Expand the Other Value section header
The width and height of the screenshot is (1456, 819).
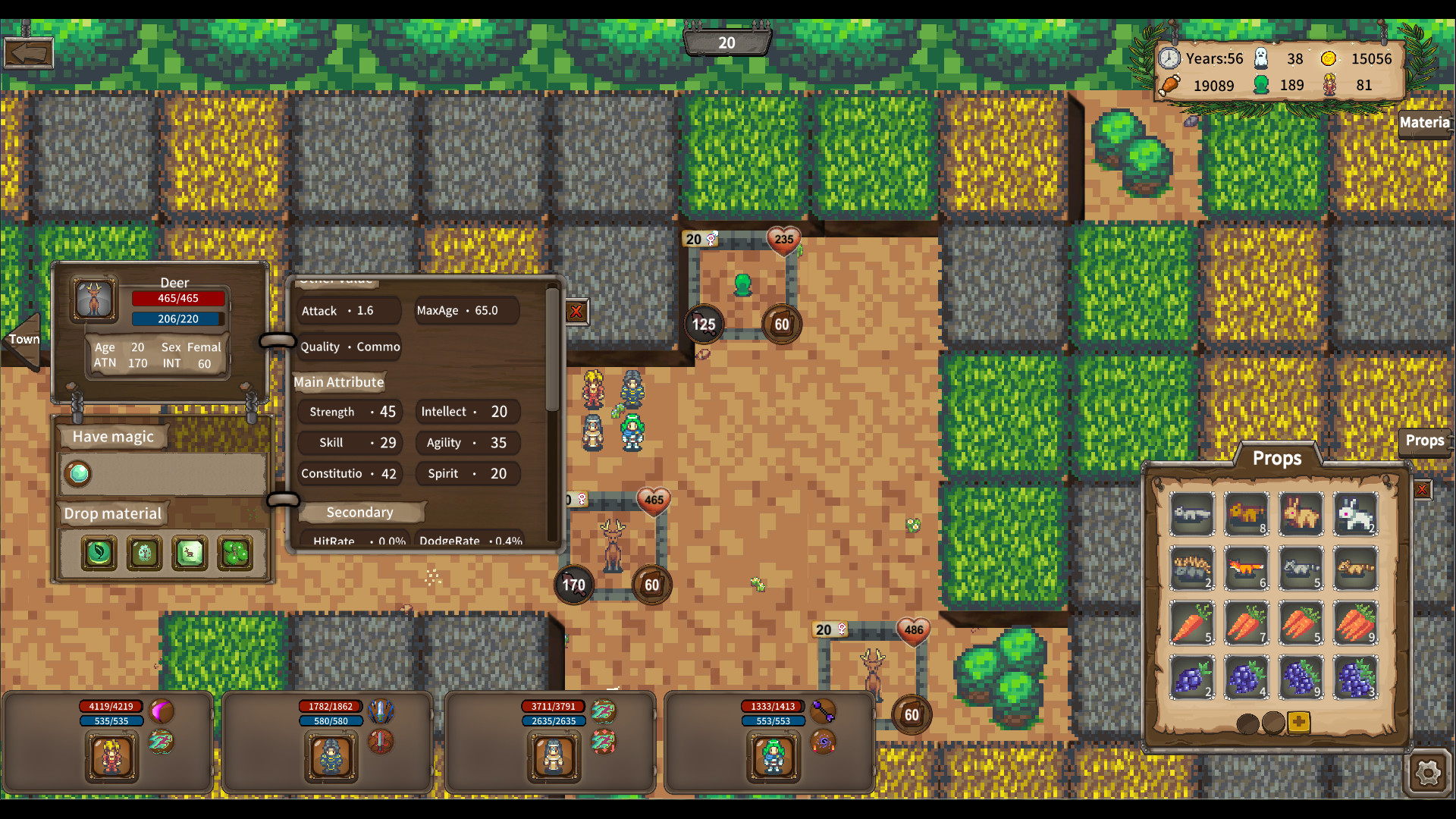coord(336,282)
